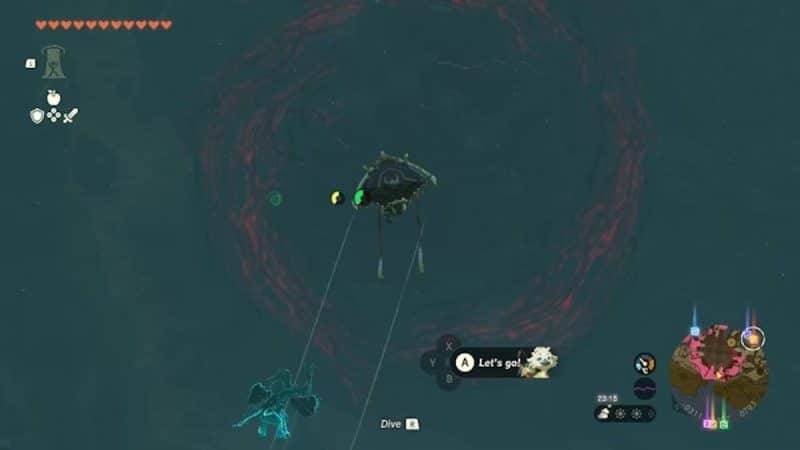Select the sword quick-menu icon
The image size is (800, 450).
(x=71, y=116)
